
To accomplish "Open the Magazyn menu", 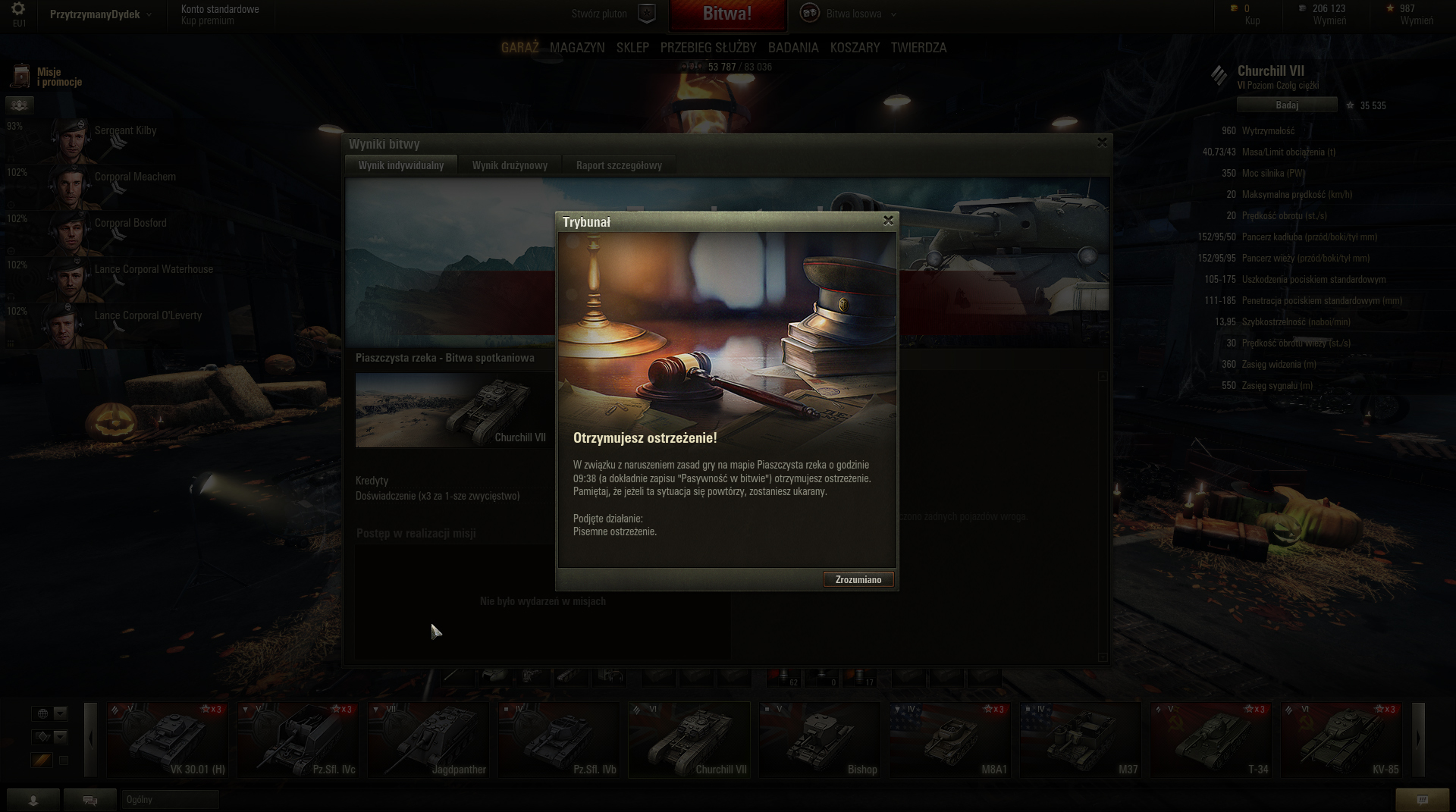I will (577, 48).
